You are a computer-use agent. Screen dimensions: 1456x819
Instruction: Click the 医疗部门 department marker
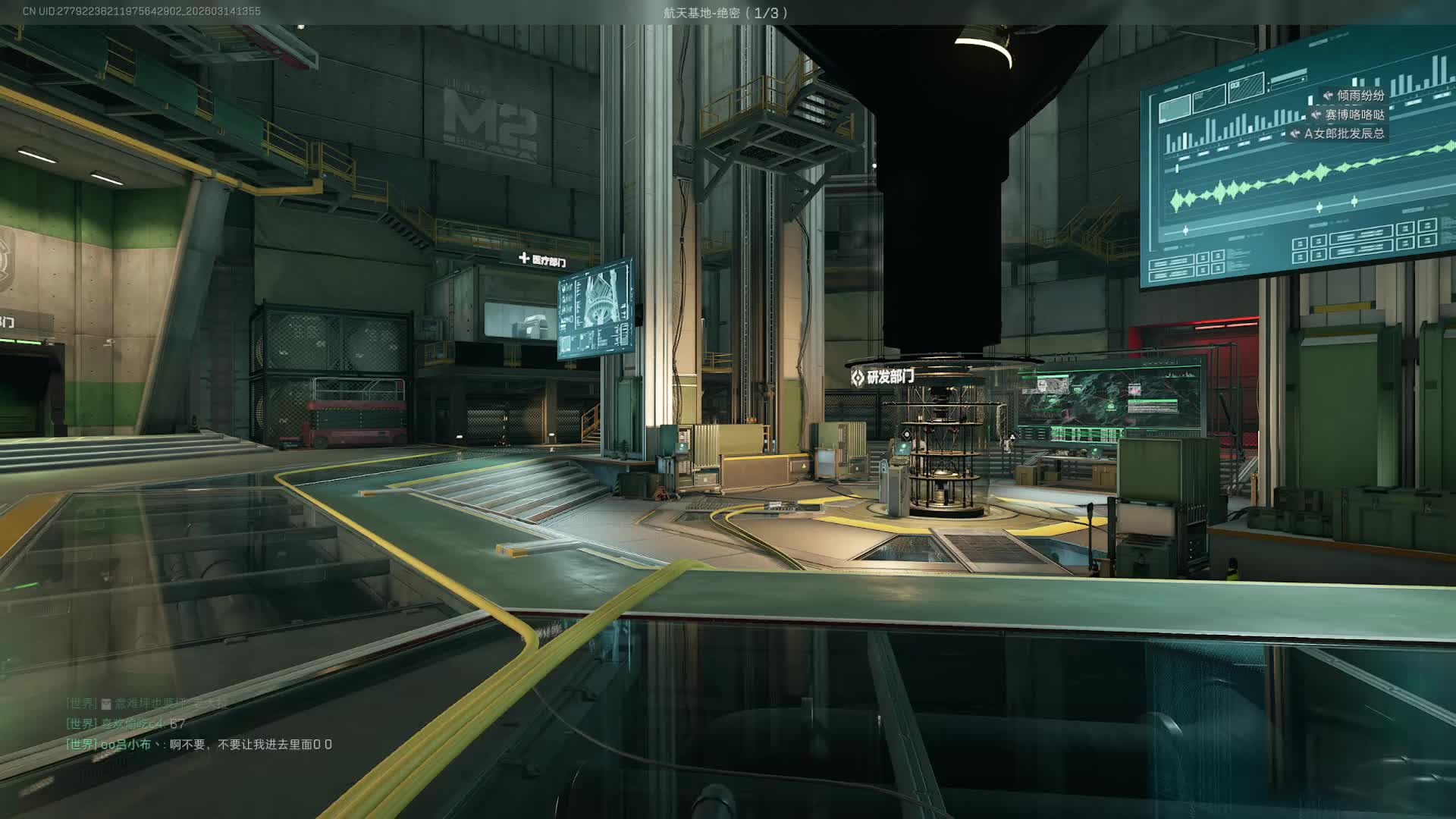pos(542,261)
